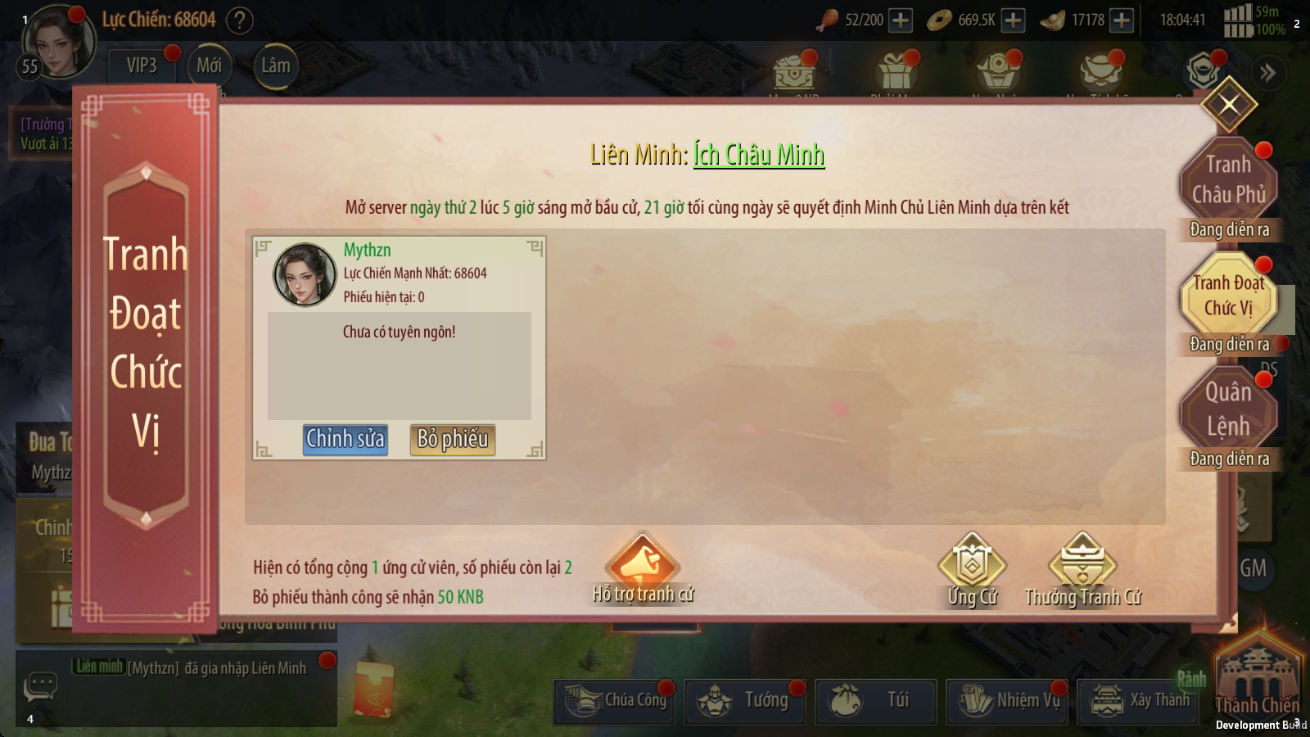Viewport: 1310px width, 737px height.
Task: Open the VIP3 privileges panel
Action: coord(141,66)
